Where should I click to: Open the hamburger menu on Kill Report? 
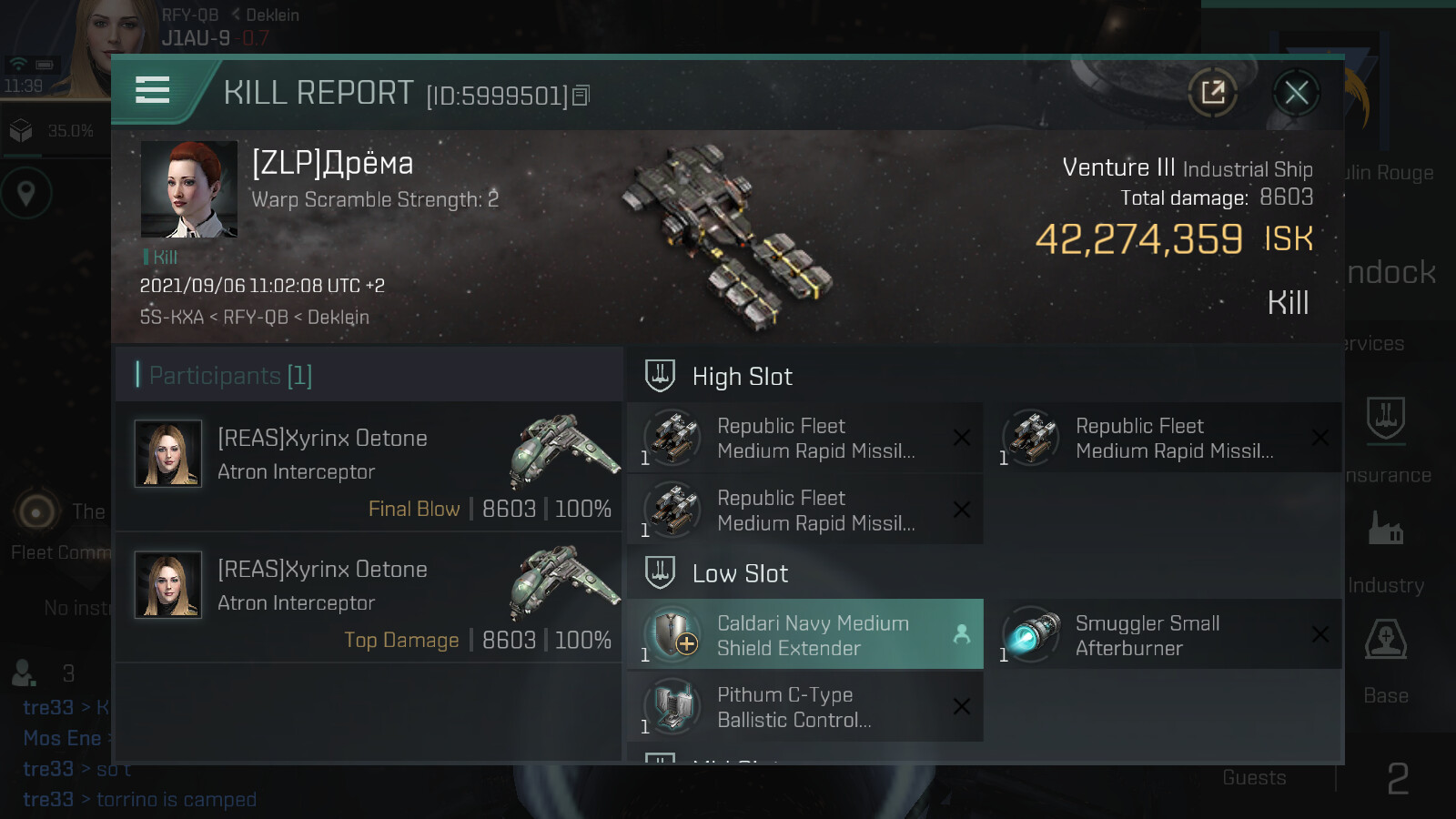pos(152,90)
